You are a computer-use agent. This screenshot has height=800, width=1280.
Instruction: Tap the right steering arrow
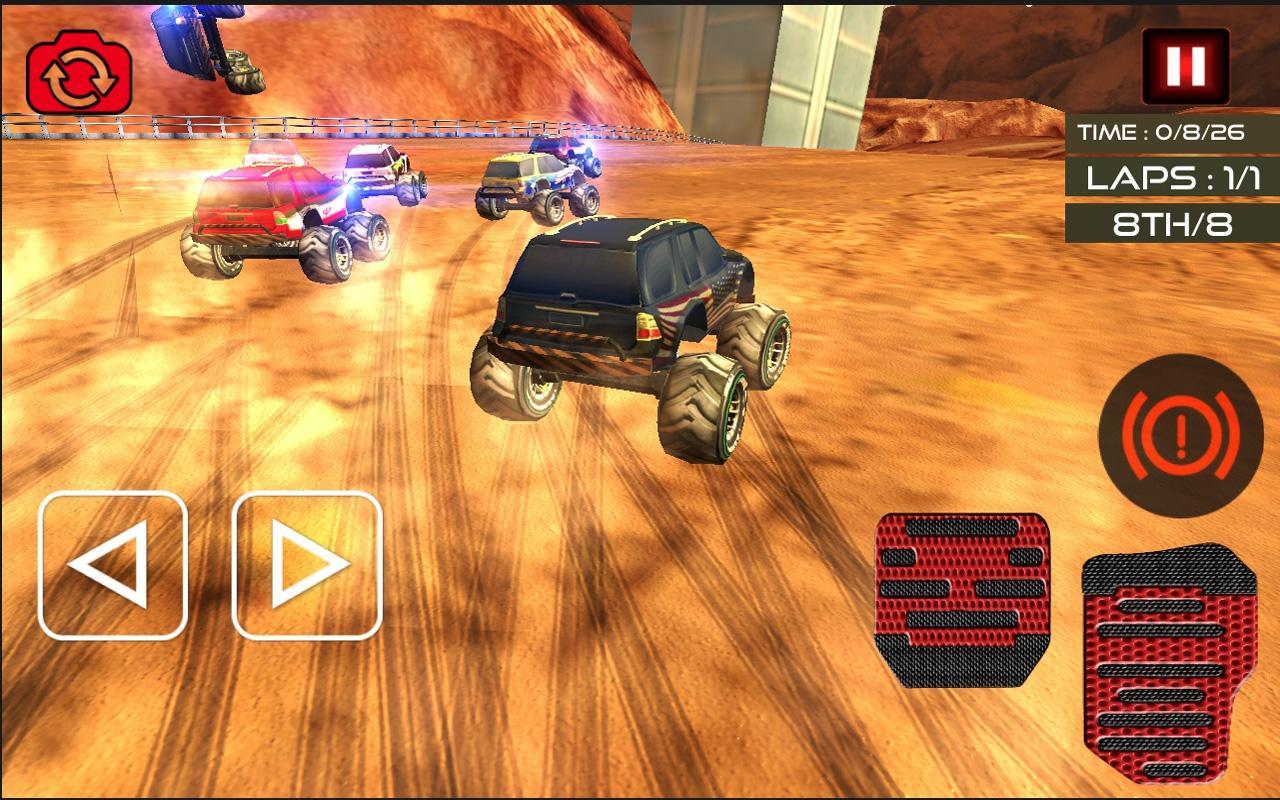point(305,565)
